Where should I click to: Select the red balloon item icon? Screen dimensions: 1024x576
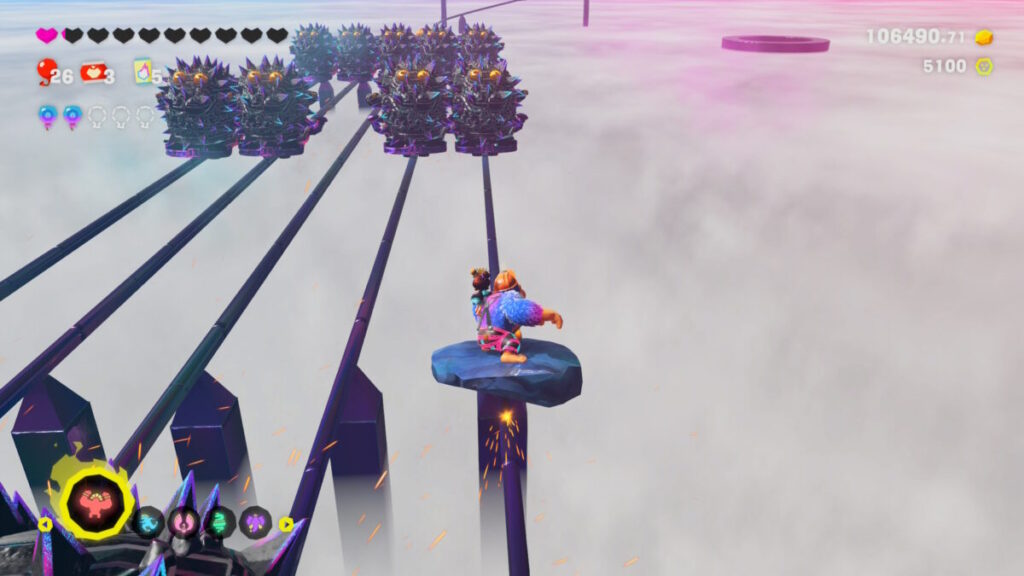pyautogui.click(x=46, y=69)
